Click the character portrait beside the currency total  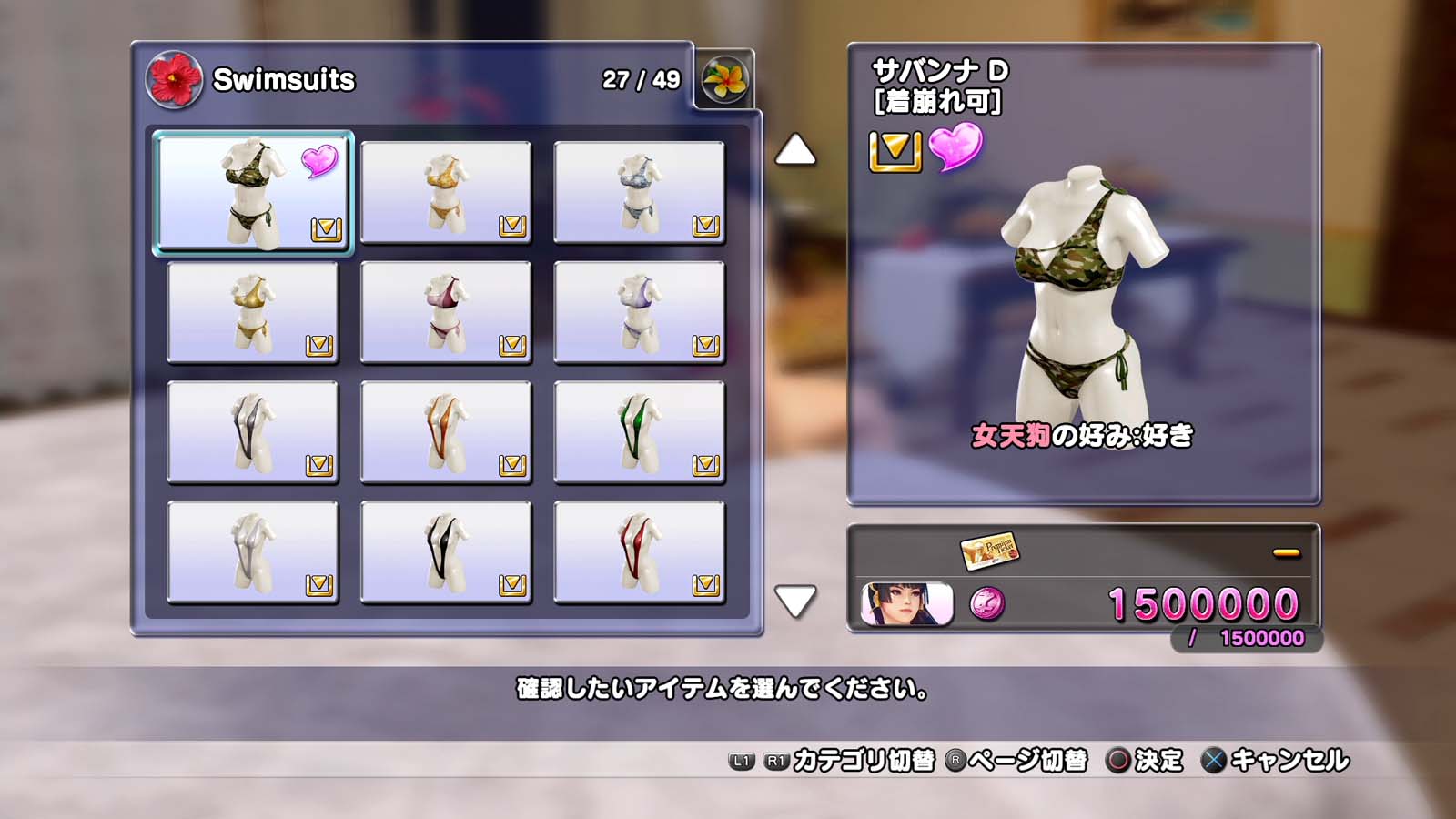tap(906, 604)
